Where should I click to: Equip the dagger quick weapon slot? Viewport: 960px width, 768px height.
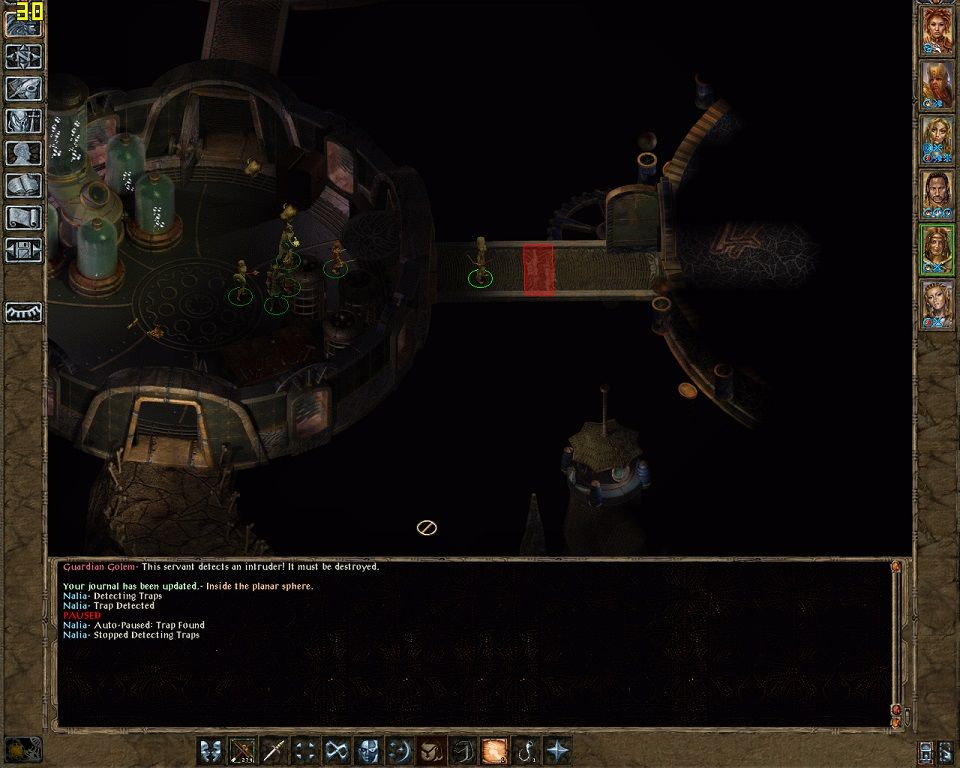[x=274, y=750]
